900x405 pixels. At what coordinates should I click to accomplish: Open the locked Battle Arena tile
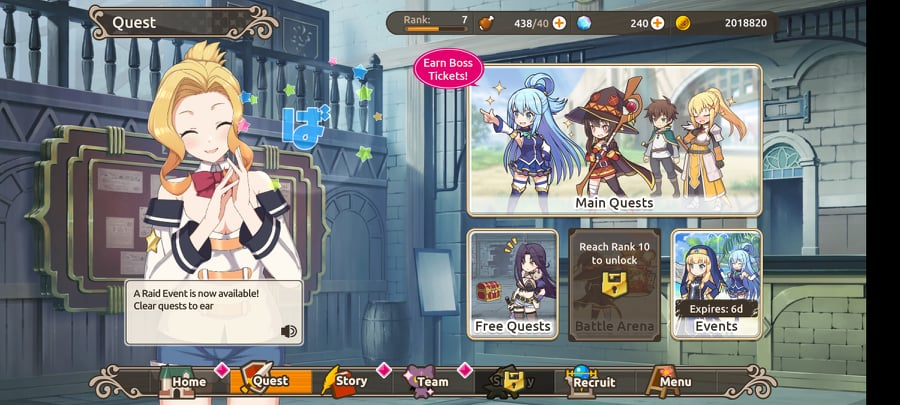pyautogui.click(x=614, y=285)
